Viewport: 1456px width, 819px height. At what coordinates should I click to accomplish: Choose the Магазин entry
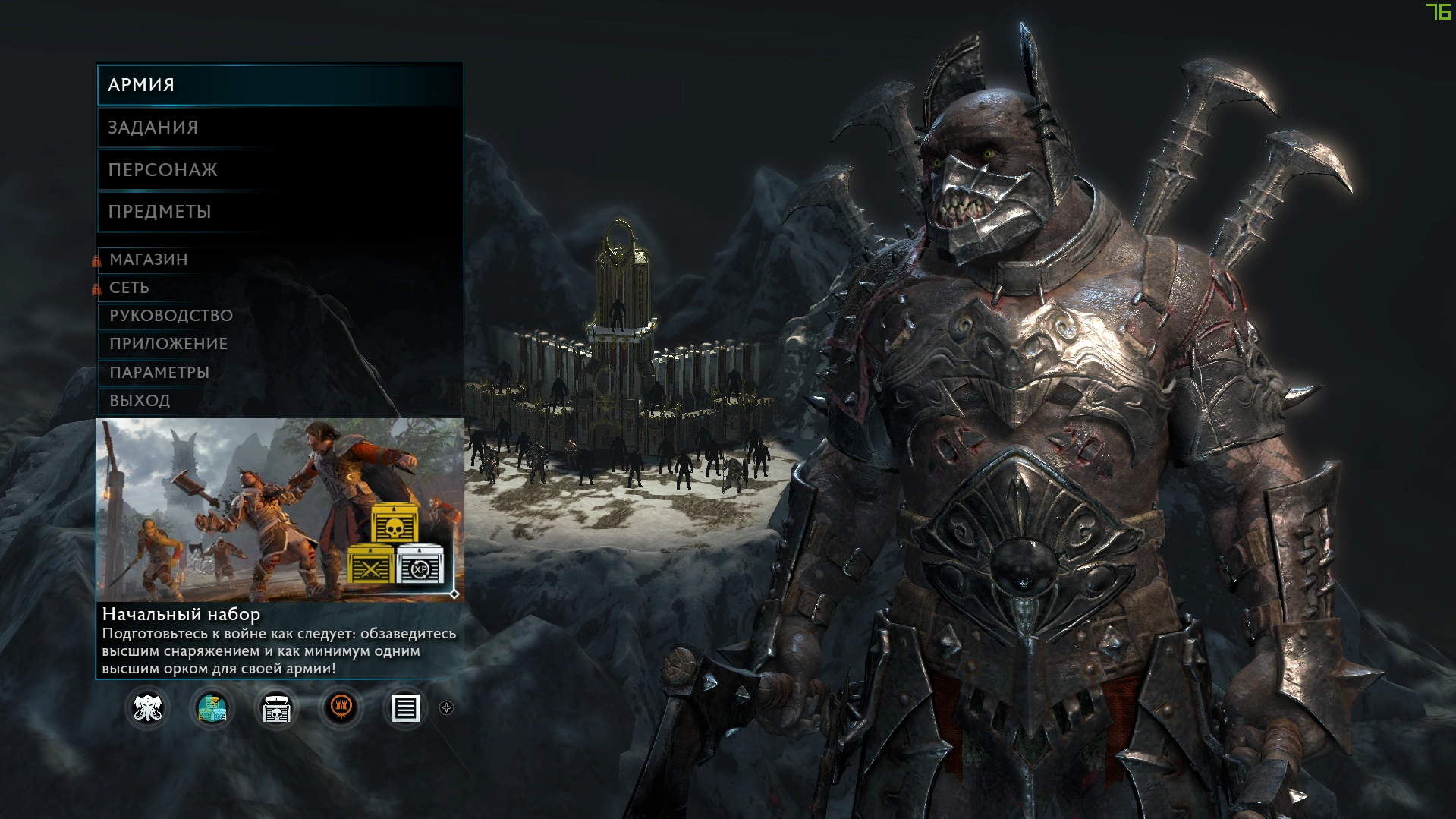149,260
